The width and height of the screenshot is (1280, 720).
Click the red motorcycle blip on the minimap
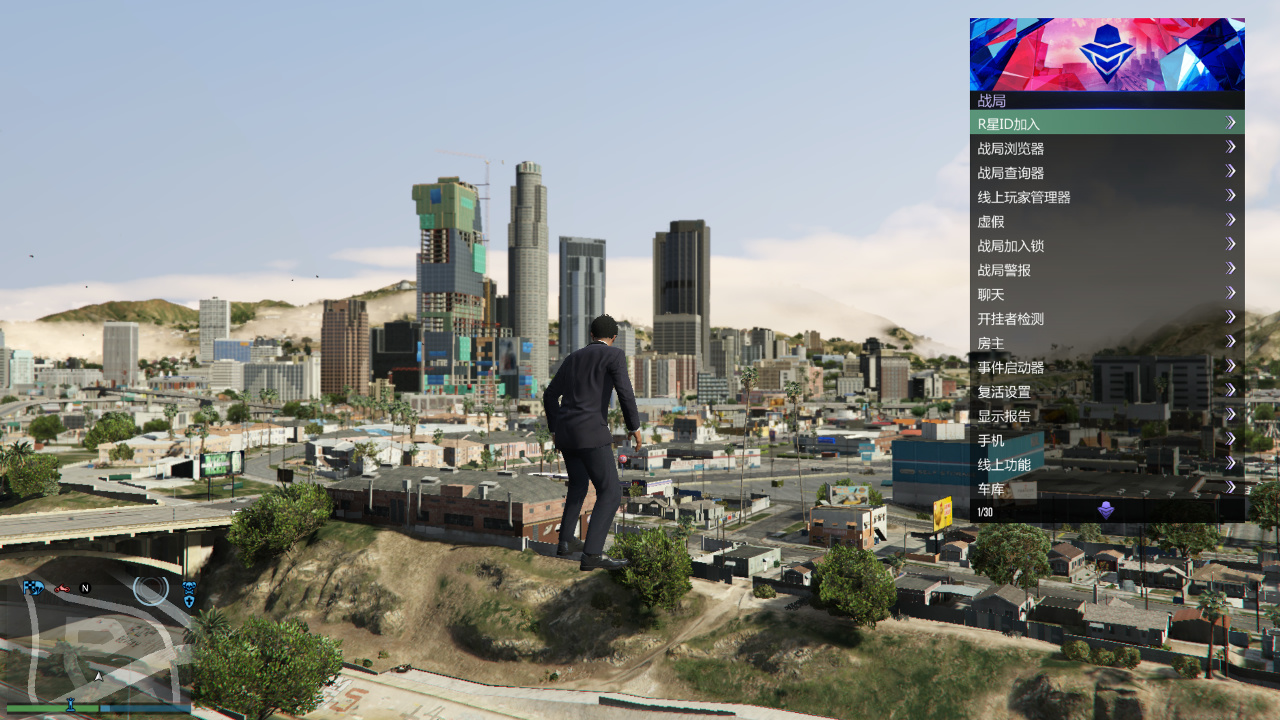pyautogui.click(x=60, y=589)
